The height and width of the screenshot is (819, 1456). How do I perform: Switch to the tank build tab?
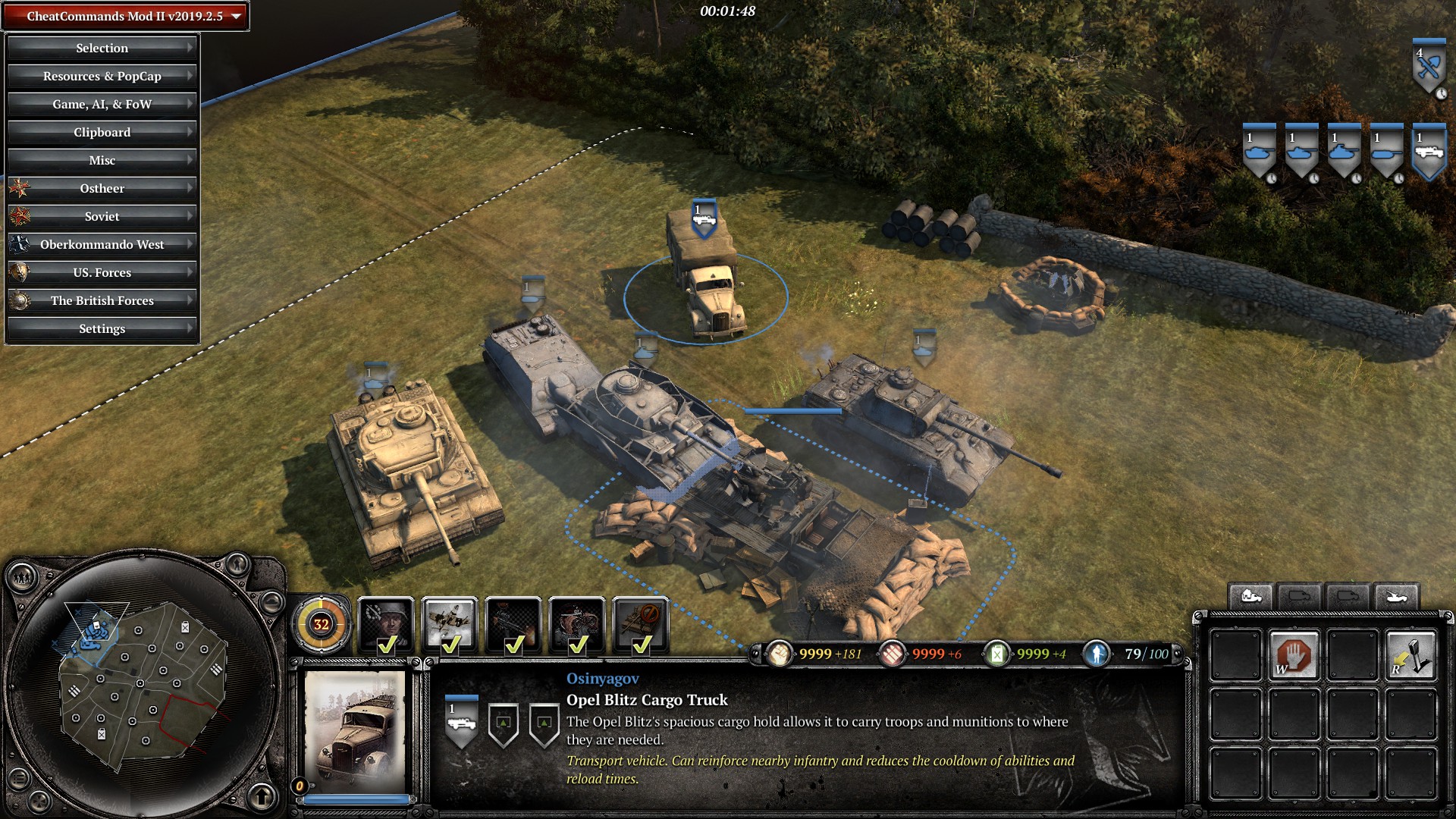pos(1395,598)
